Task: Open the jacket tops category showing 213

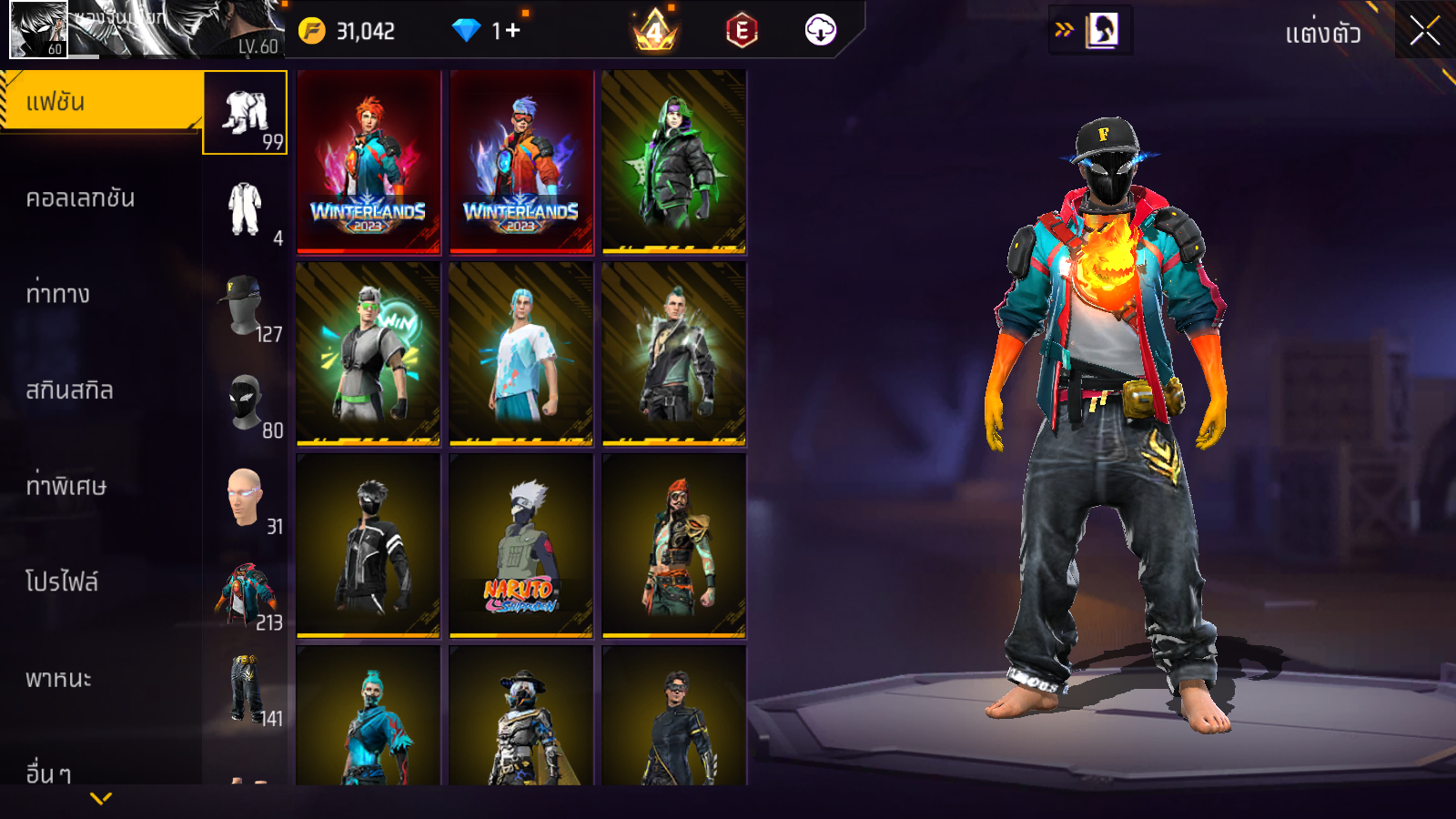Action: 245,595
